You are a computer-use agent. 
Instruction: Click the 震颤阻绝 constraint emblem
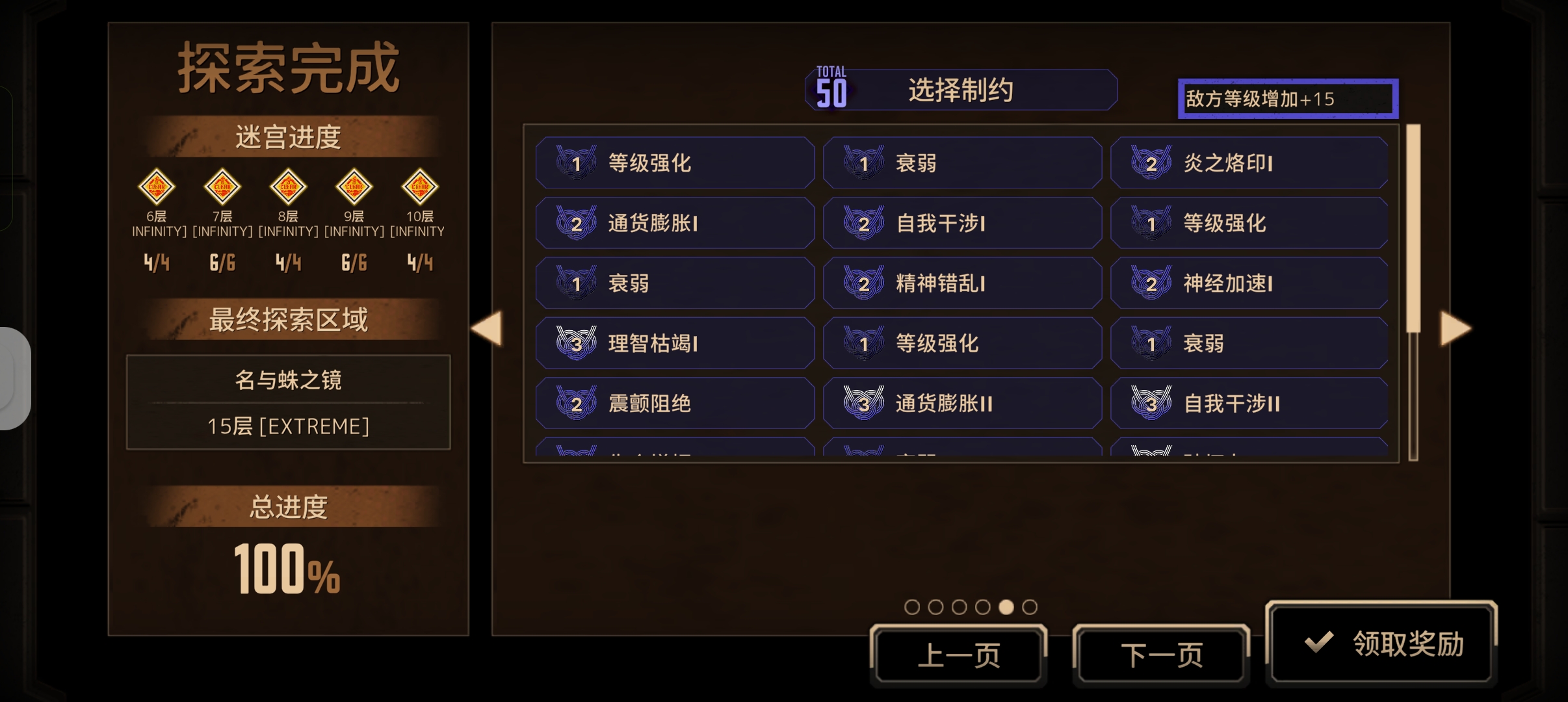click(576, 403)
